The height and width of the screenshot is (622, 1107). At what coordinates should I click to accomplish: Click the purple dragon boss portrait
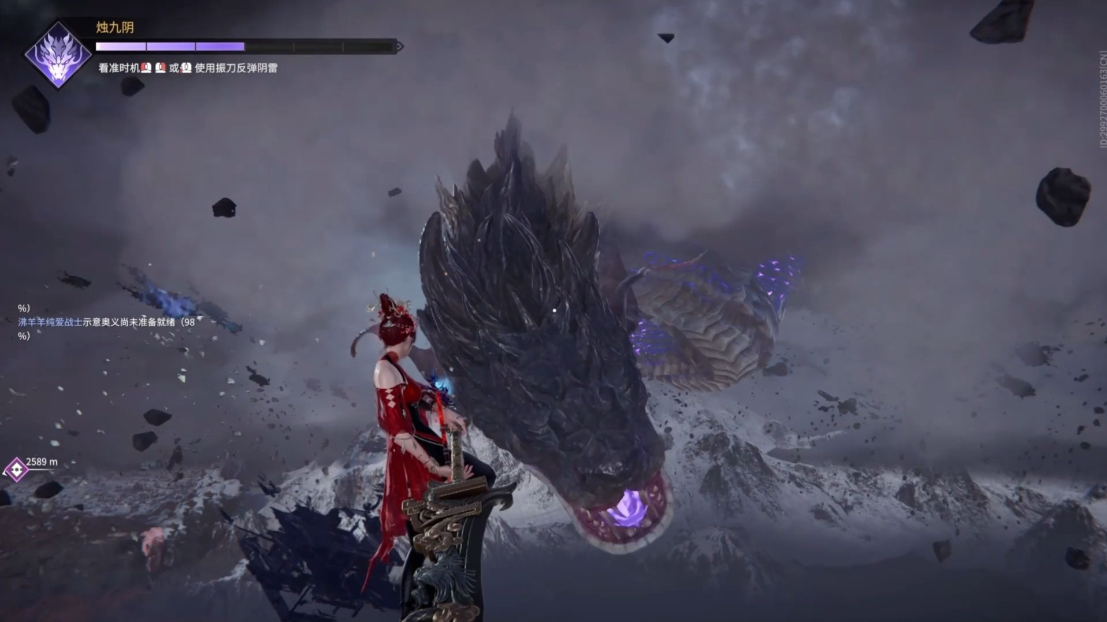tap(58, 55)
